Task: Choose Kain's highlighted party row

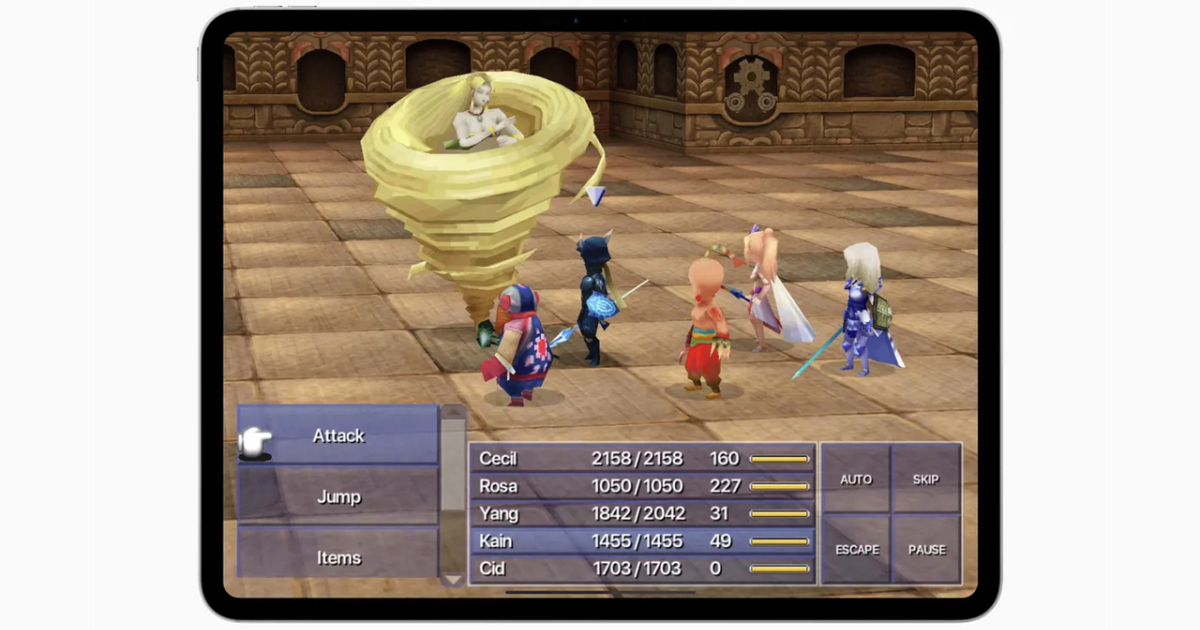Action: coord(642,541)
